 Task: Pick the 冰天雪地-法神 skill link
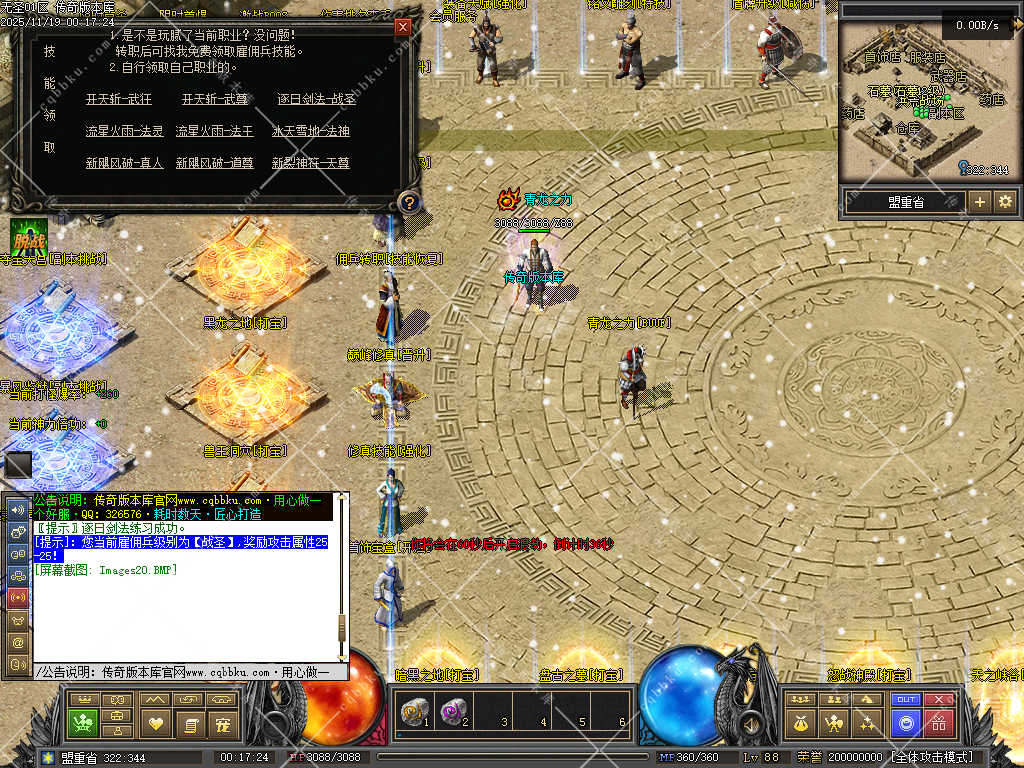pyautogui.click(x=311, y=131)
